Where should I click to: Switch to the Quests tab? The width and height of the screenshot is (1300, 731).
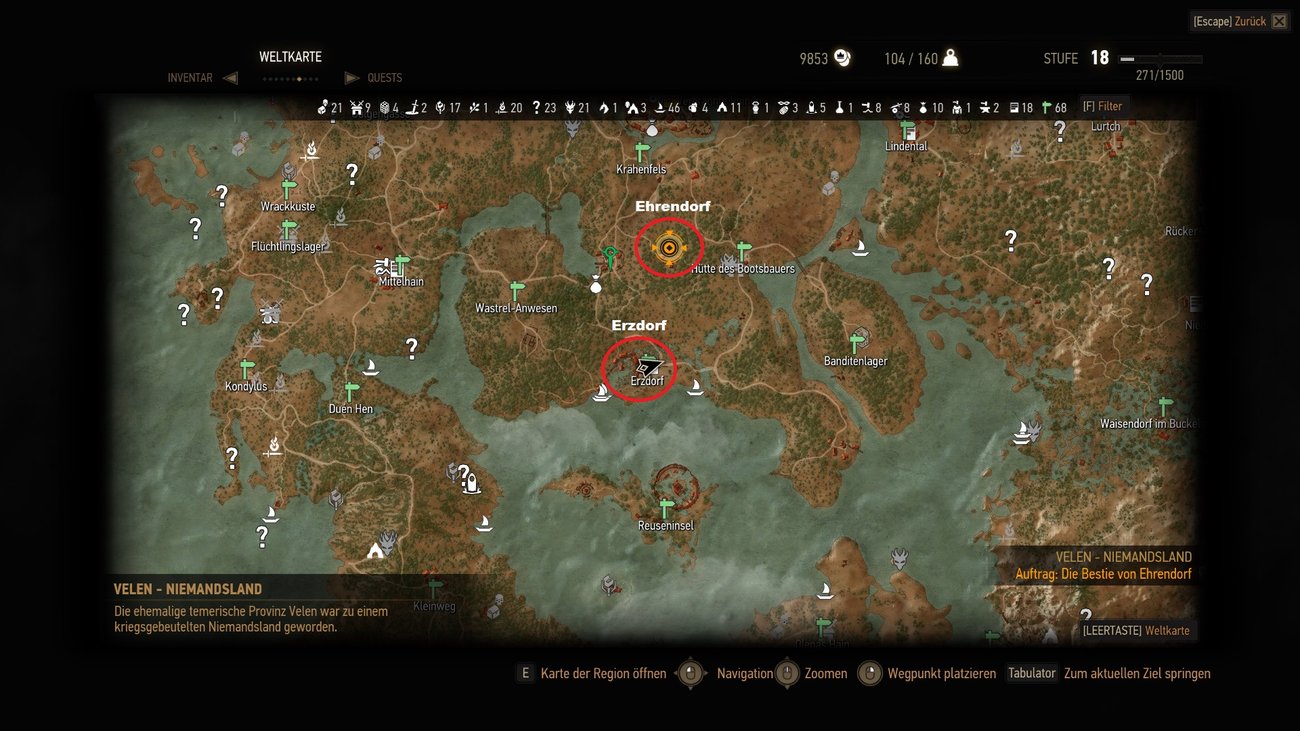(x=386, y=77)
